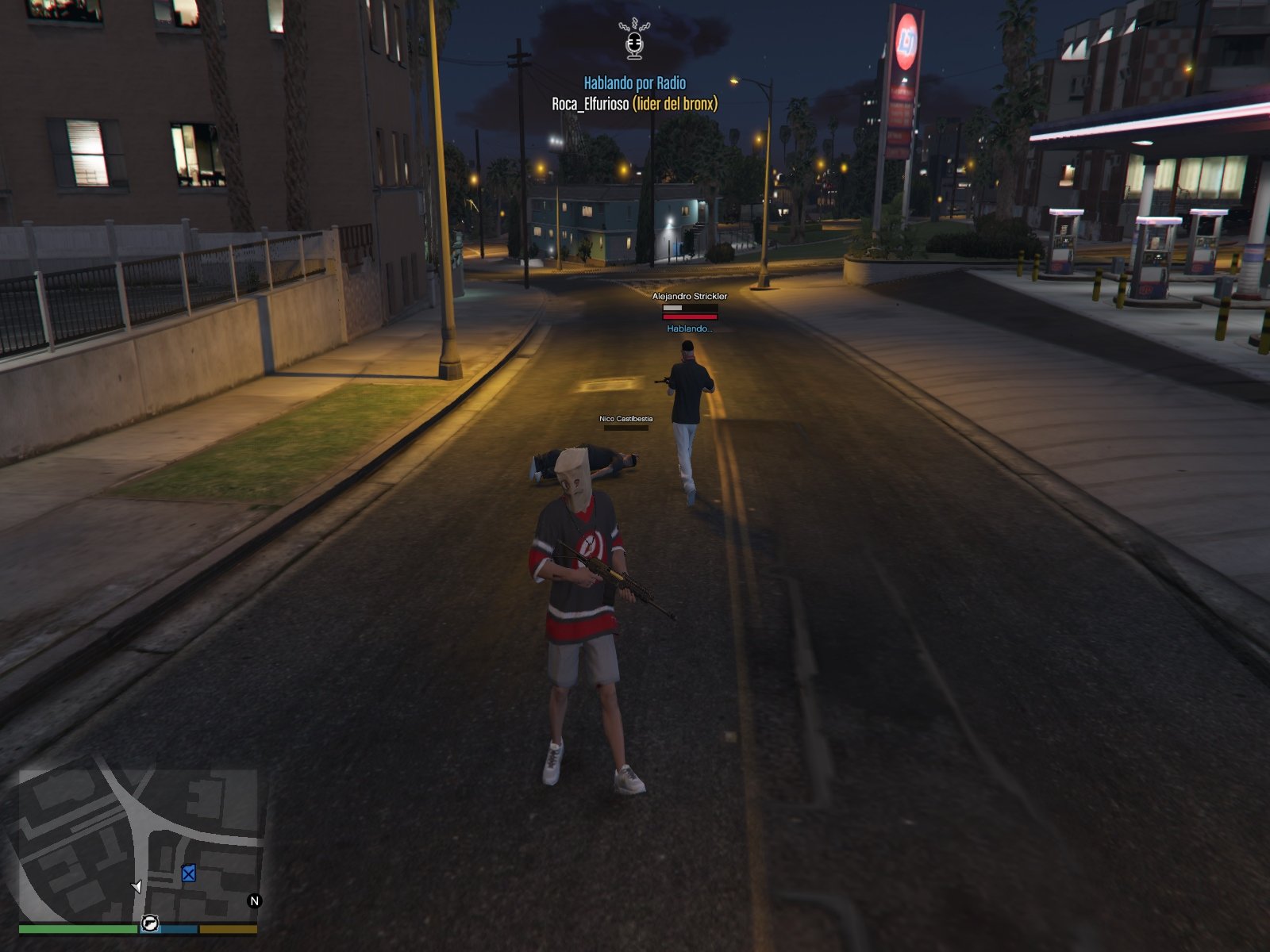The height and width of the screenshot is (952, 1270).
Task: Click the pistol blip on the minimap
Action: [149, 923]
